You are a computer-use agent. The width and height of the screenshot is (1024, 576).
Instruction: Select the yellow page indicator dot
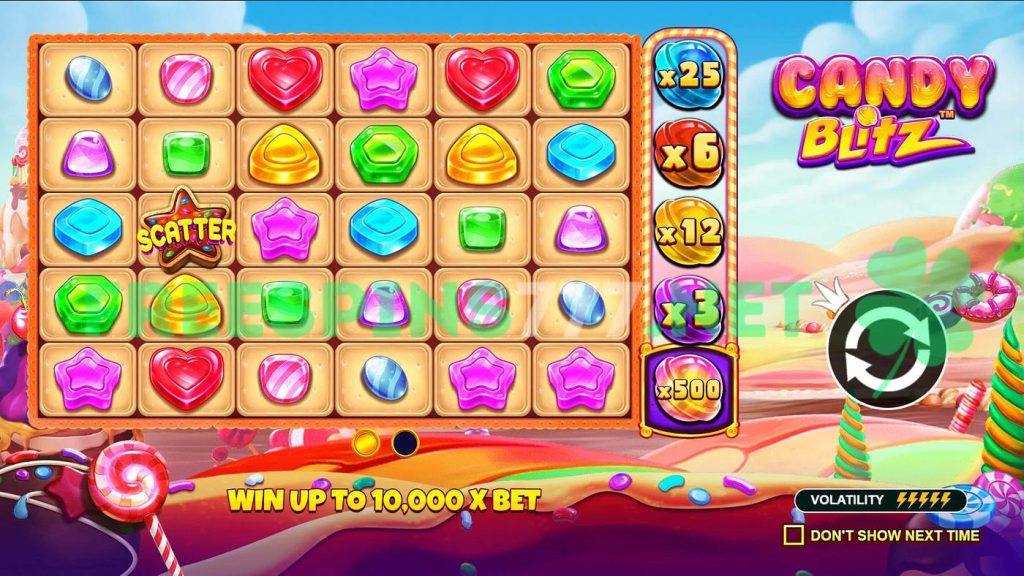coord(366,442)
